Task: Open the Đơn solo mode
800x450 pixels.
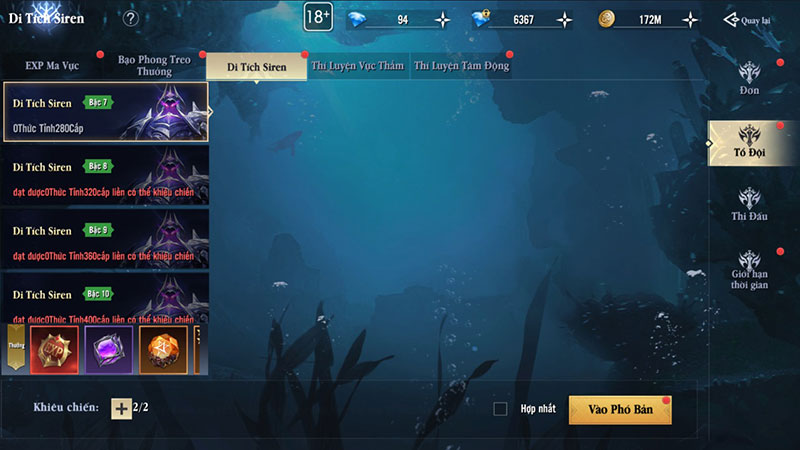Action: pyautogui.click(x=750, y=79)
